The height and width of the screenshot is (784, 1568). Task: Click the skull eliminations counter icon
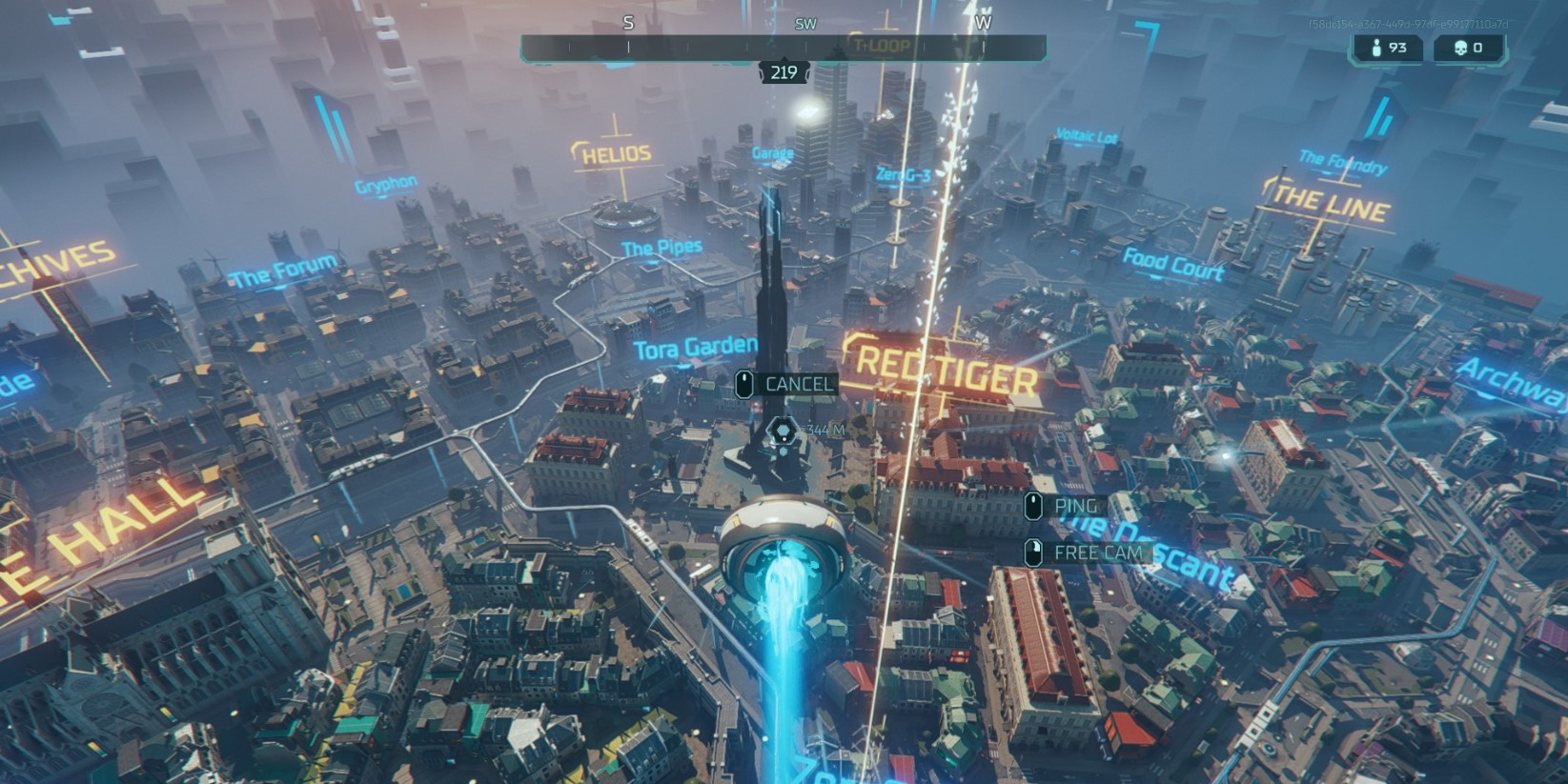coord(1458,49)
